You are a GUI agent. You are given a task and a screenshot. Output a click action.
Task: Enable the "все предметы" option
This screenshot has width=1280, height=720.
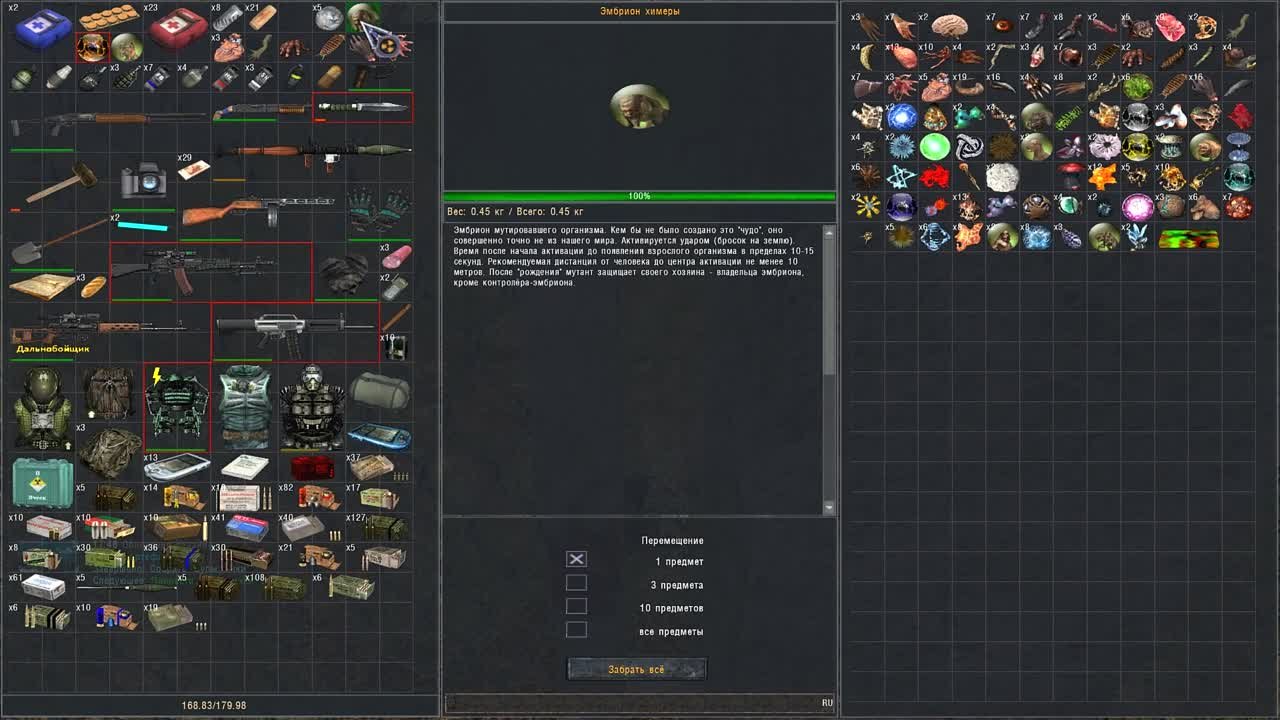575,629
